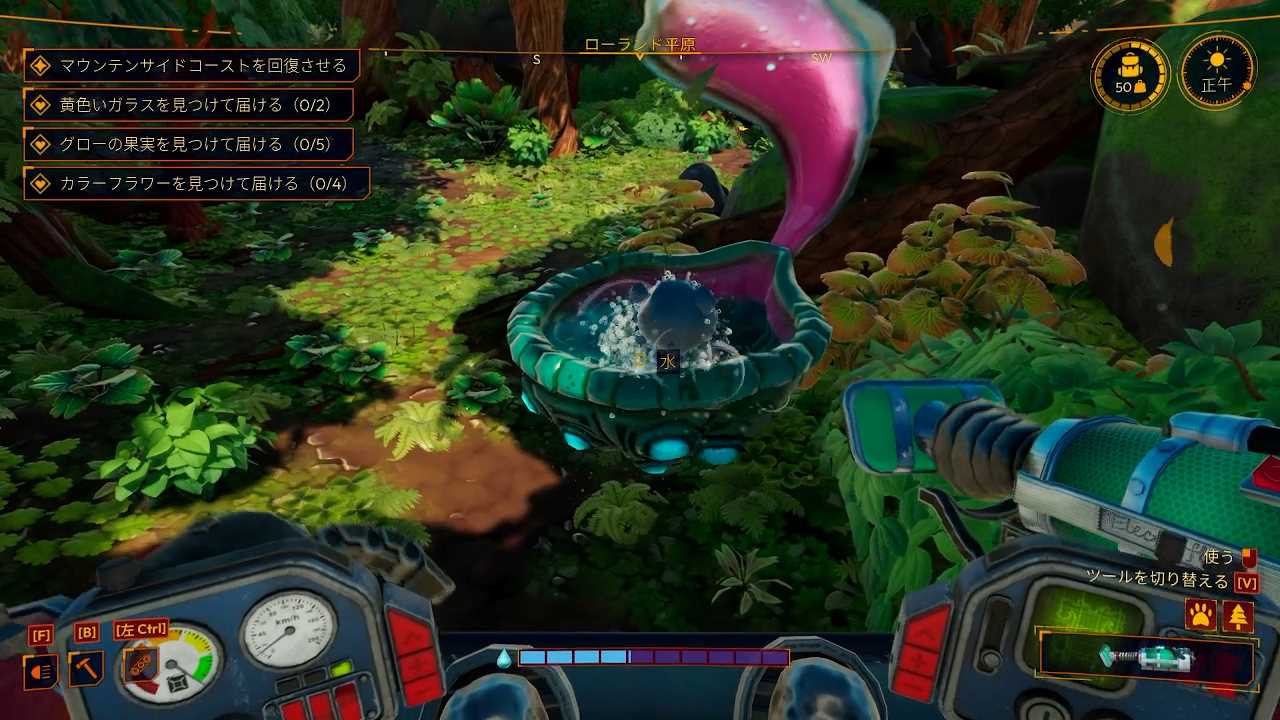Click the カラーフラワーを見つけて届ける quest entry

198,183
